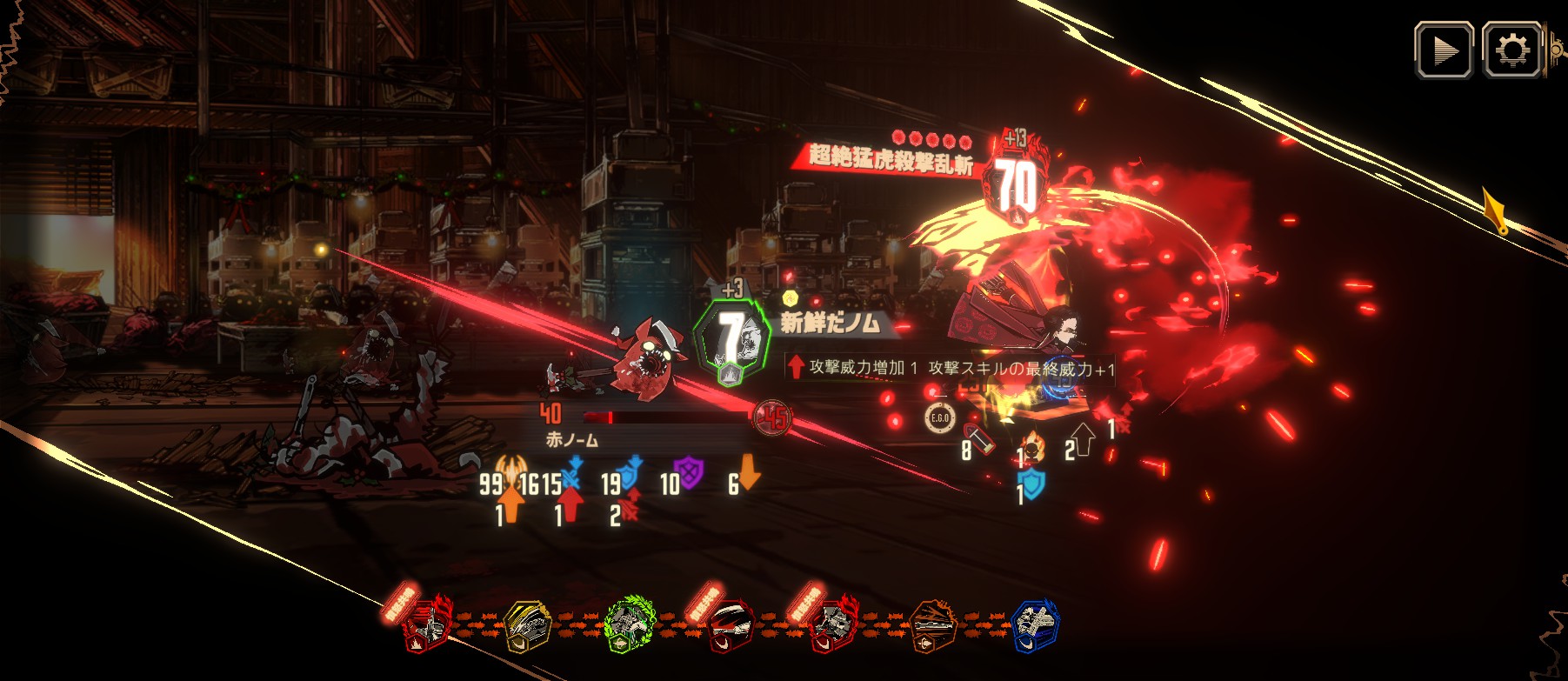Click the play speed arrow button
This screenshot has height=681, width=1568.
pos(1444,50)
